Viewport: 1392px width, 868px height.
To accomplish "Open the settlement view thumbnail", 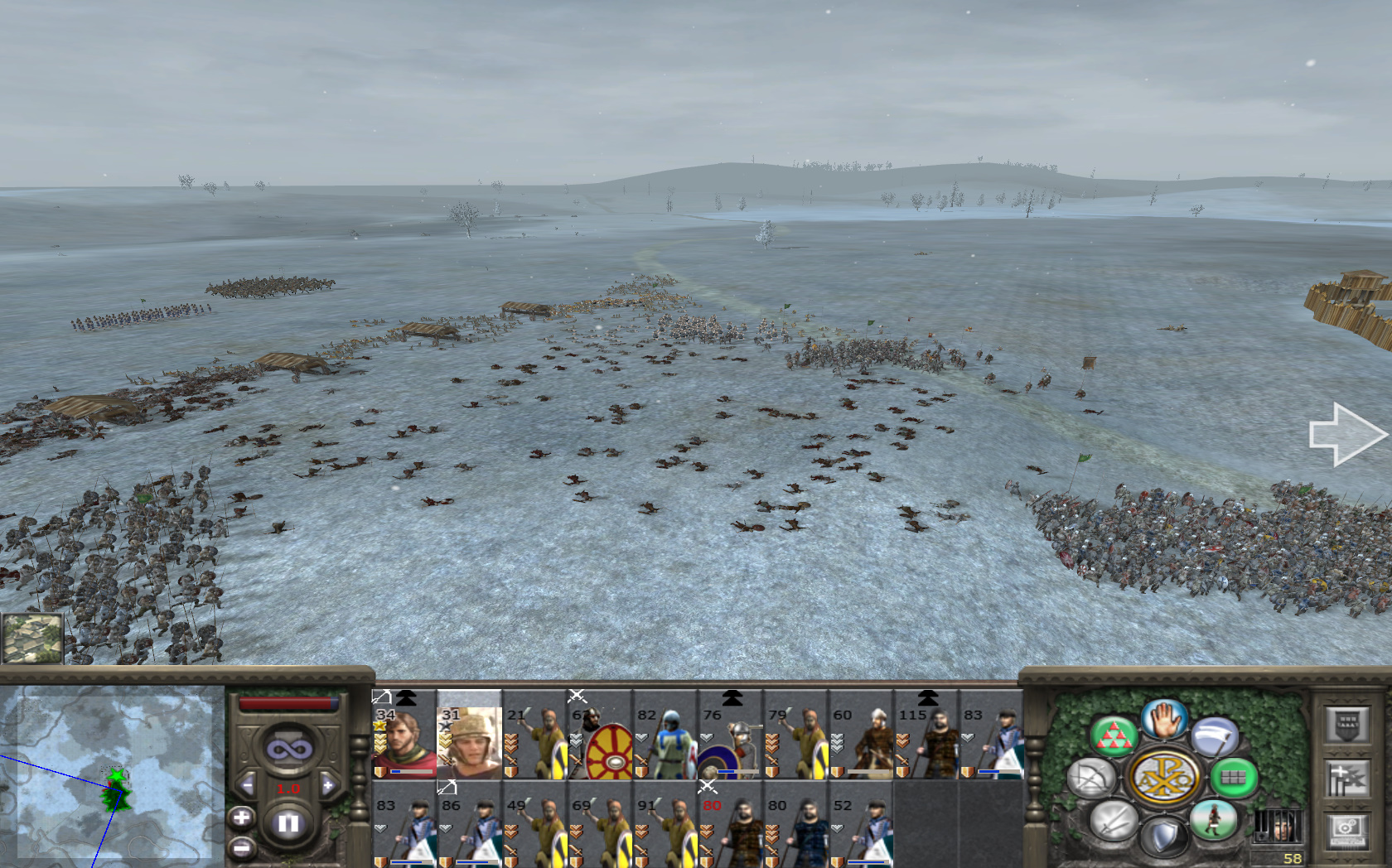I will coord(32,638).
